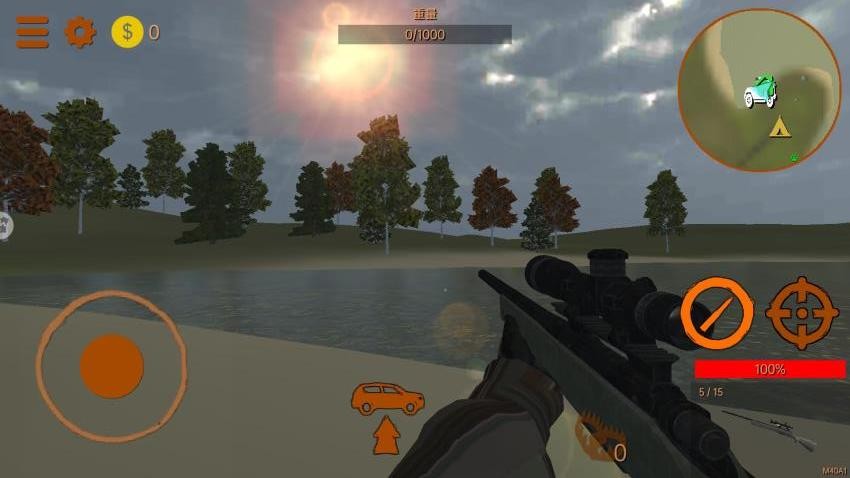The image size is (850, 478).
Task: Open the circular minimap
Action: [x=759, y=90]
